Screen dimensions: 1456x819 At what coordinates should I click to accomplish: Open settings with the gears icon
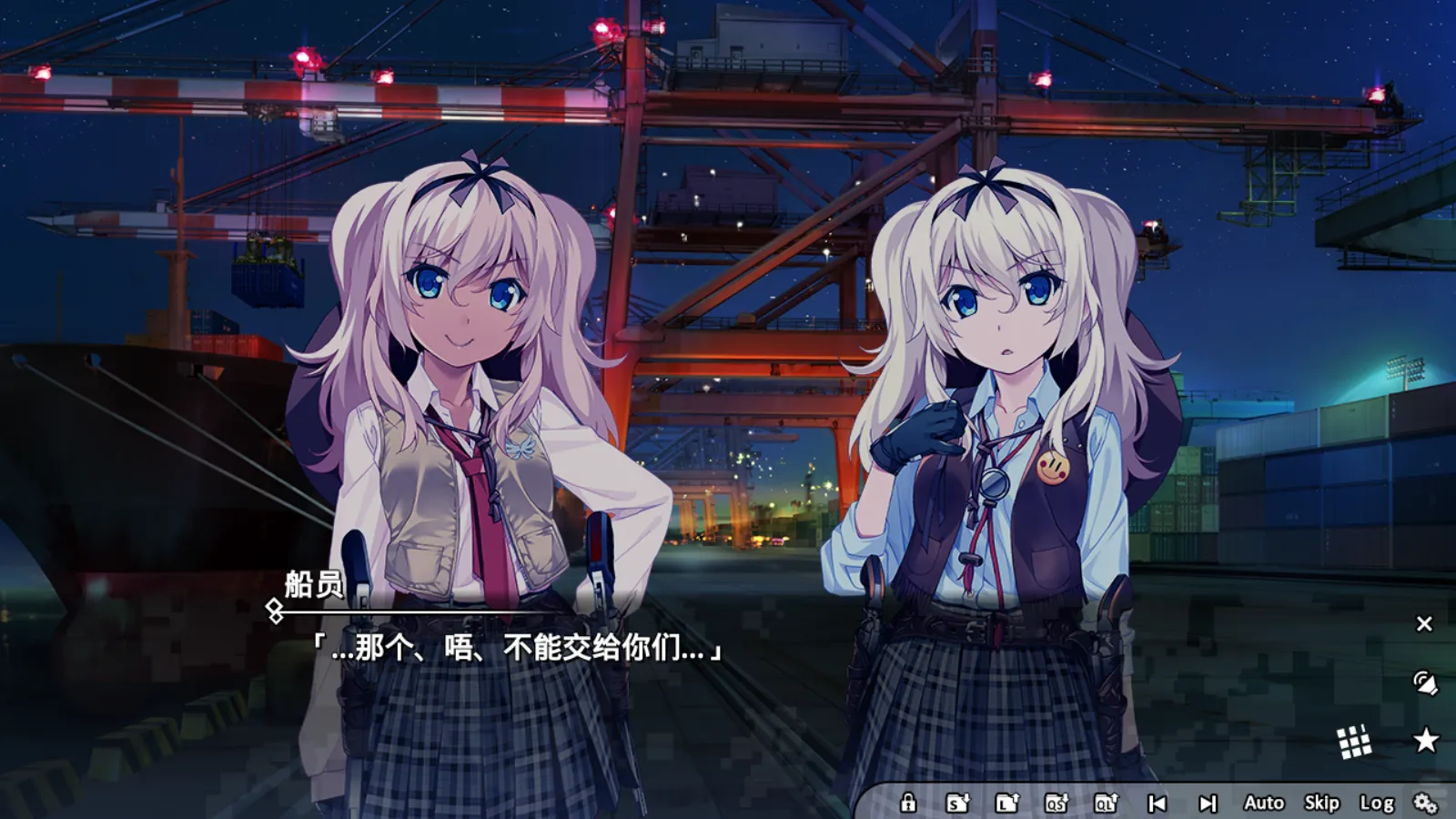pyautogui.click(x=1426, y=804)
